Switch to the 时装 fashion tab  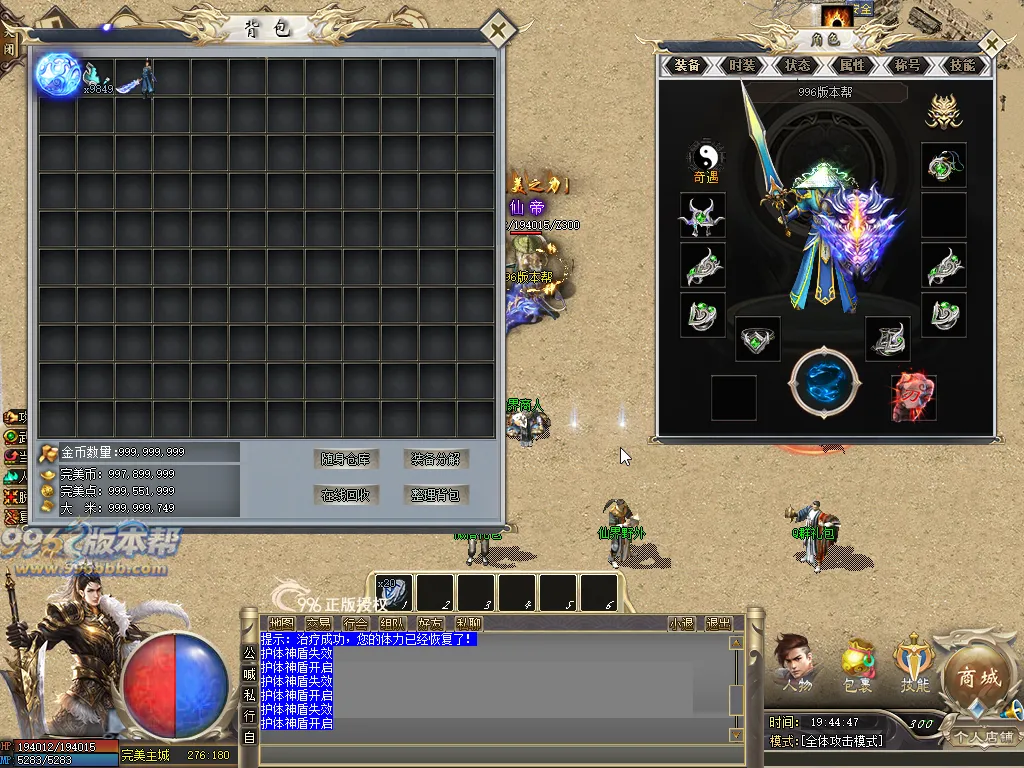point(742,65)
